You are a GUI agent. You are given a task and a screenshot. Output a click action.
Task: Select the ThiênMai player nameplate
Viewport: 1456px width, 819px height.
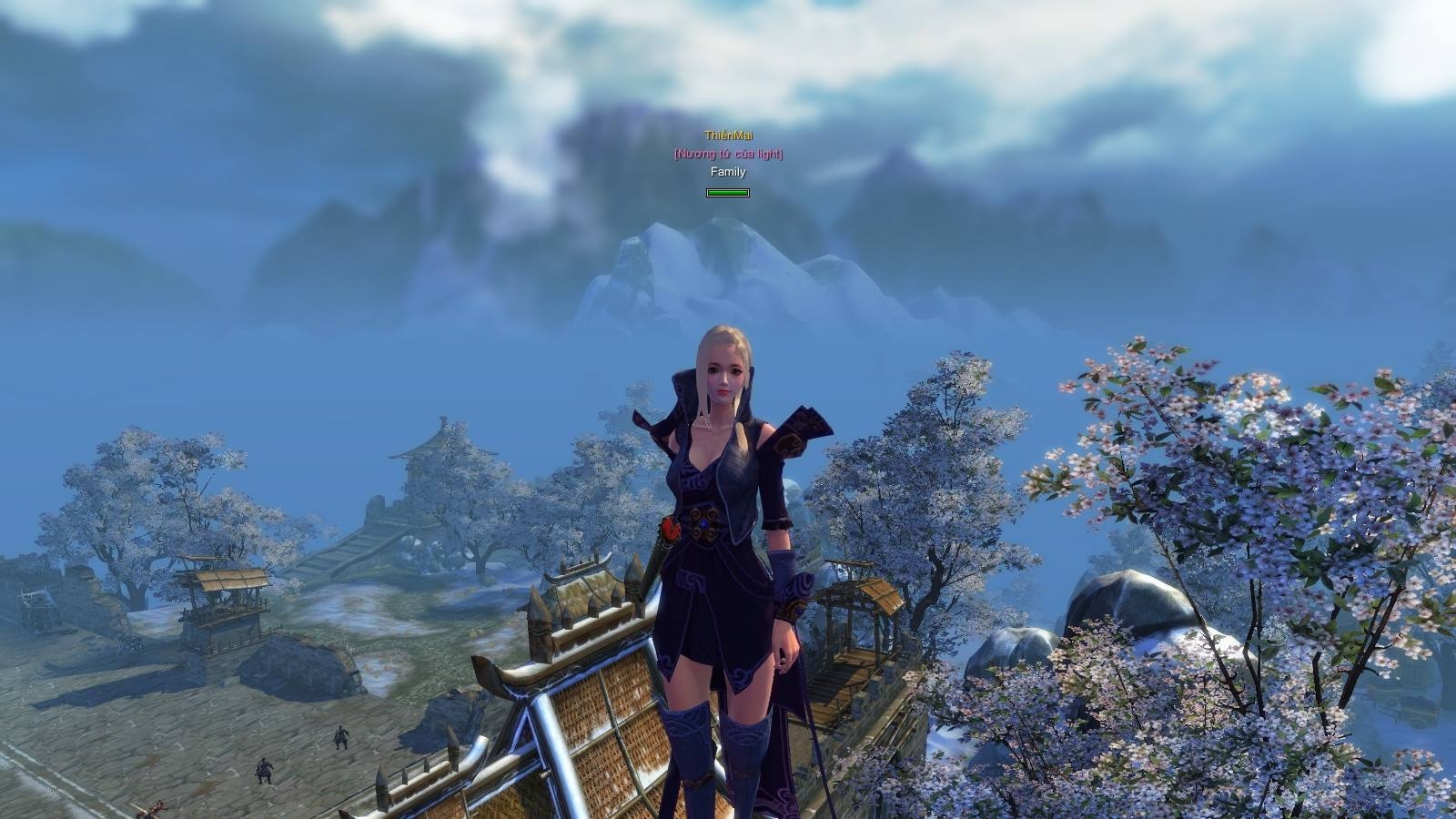728,136
